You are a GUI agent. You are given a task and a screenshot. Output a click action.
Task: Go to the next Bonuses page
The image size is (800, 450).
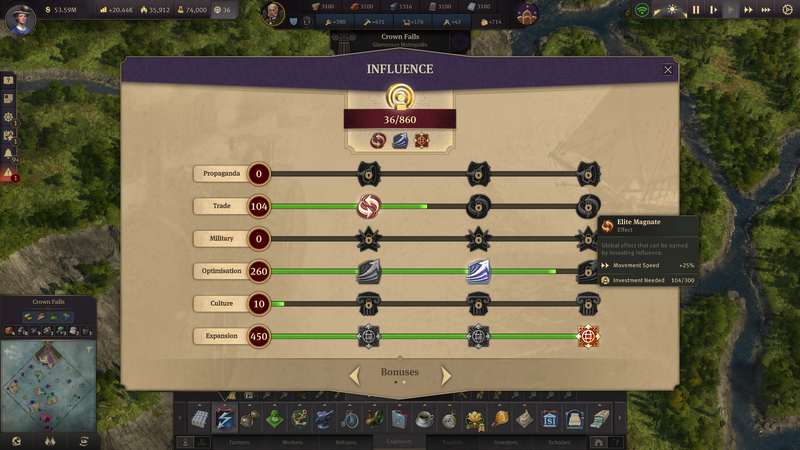coord(446,376)
